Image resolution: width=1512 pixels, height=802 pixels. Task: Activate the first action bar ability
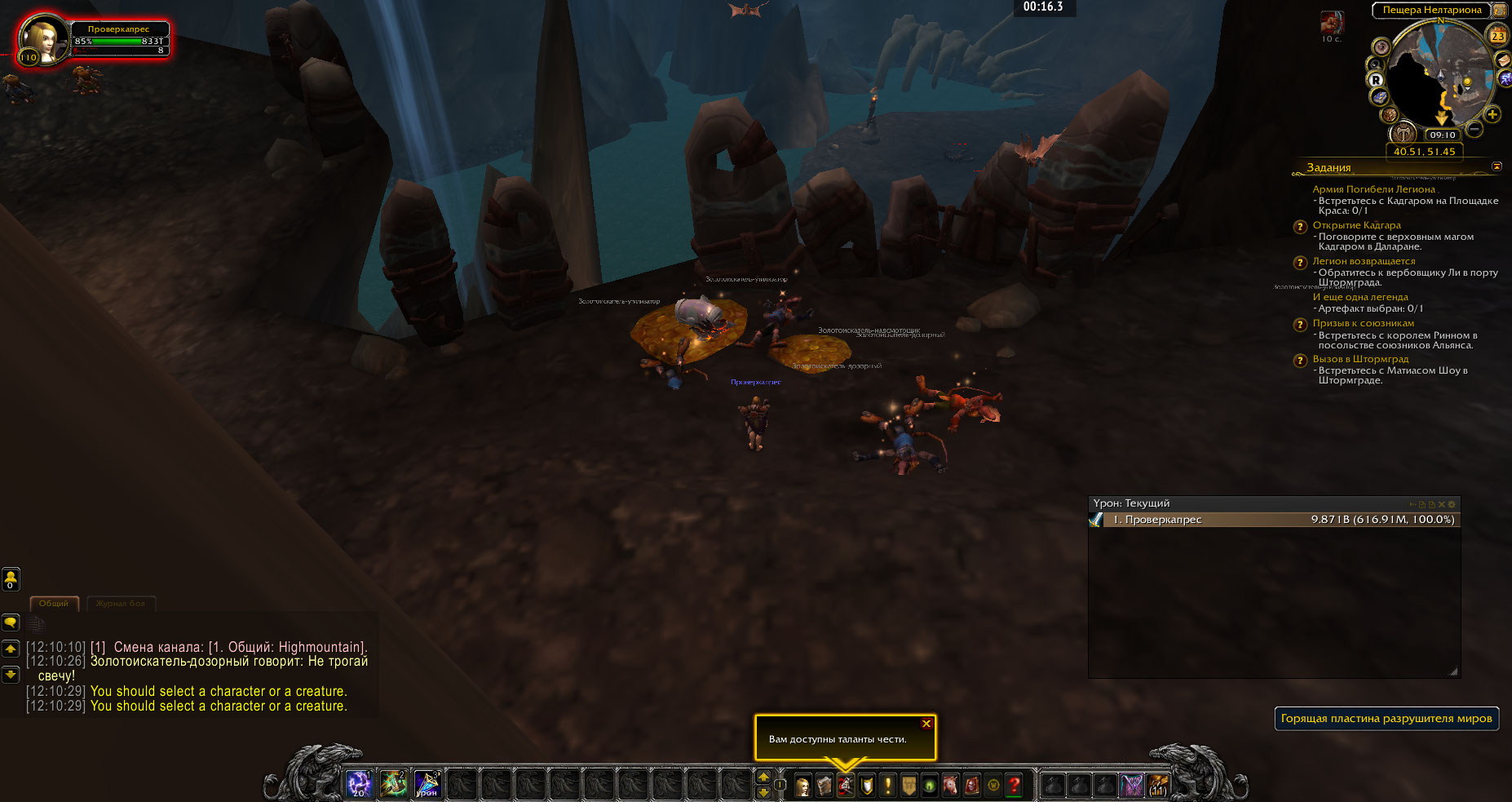(359, 784)
